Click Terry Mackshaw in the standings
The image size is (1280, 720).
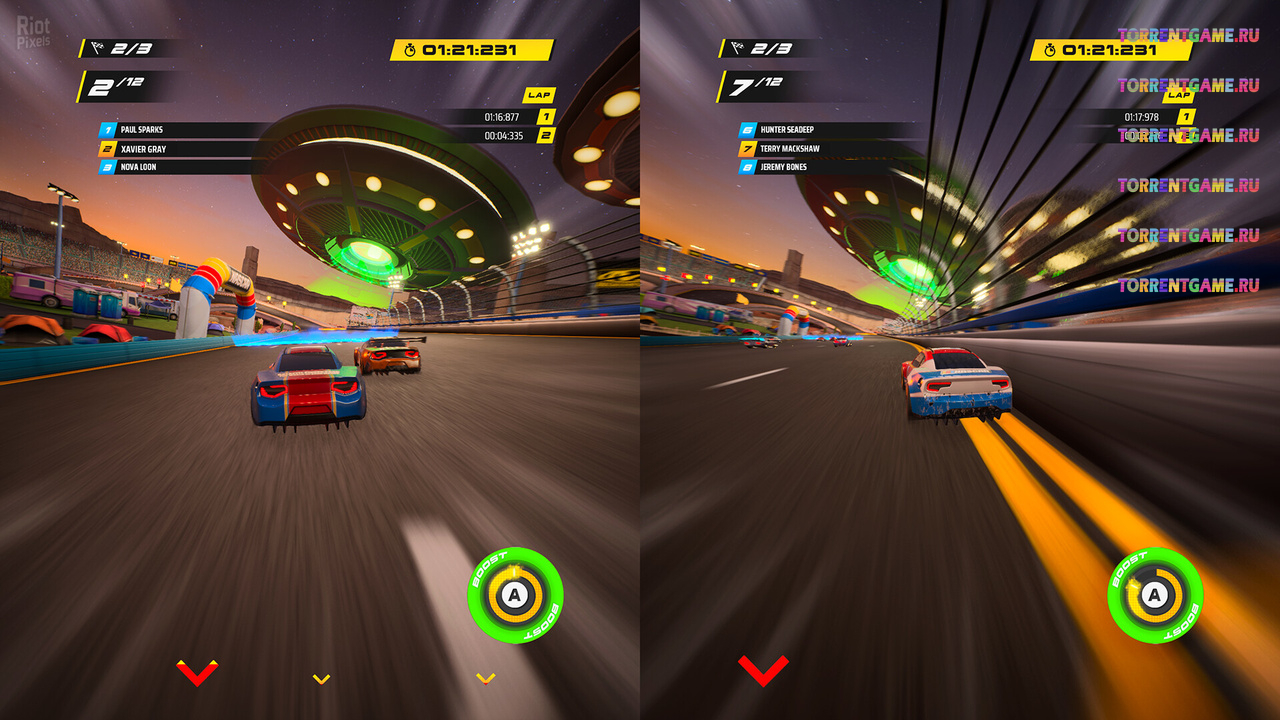pos(790,149)
